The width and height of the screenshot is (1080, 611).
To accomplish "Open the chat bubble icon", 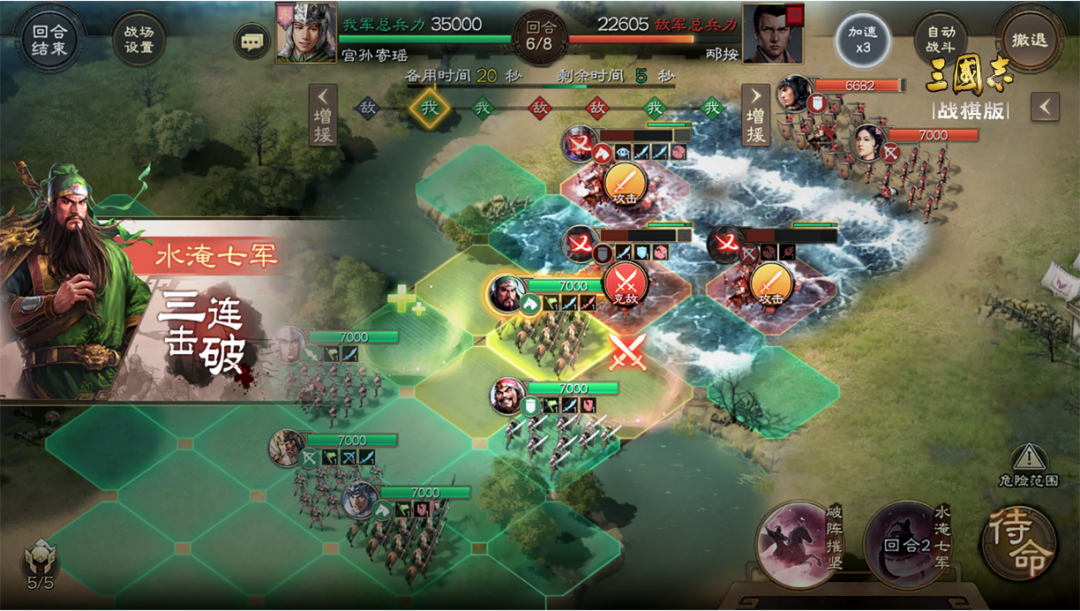I will coord(251,41).
